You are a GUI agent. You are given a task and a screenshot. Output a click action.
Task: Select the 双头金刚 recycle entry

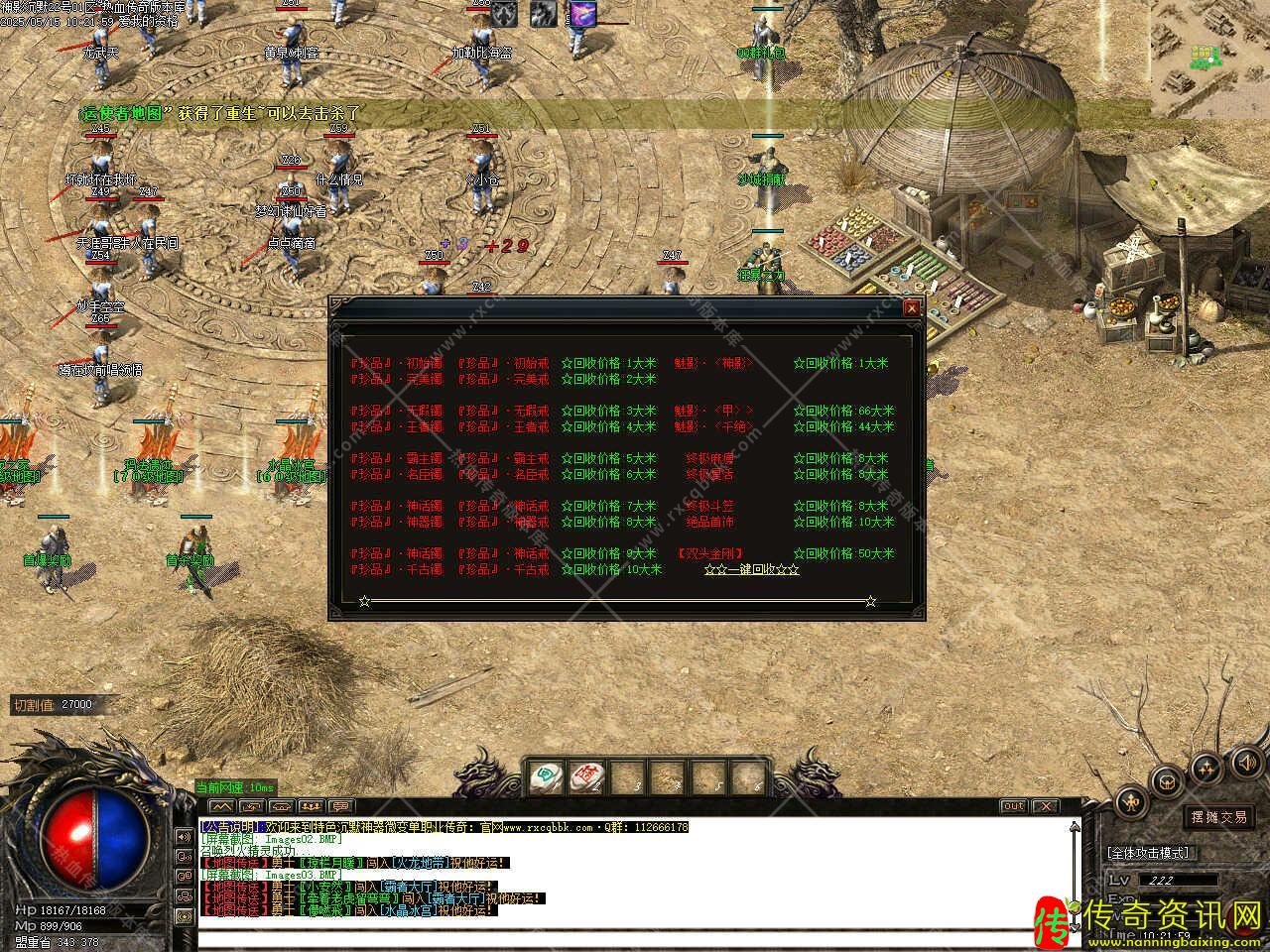(710, 553)
